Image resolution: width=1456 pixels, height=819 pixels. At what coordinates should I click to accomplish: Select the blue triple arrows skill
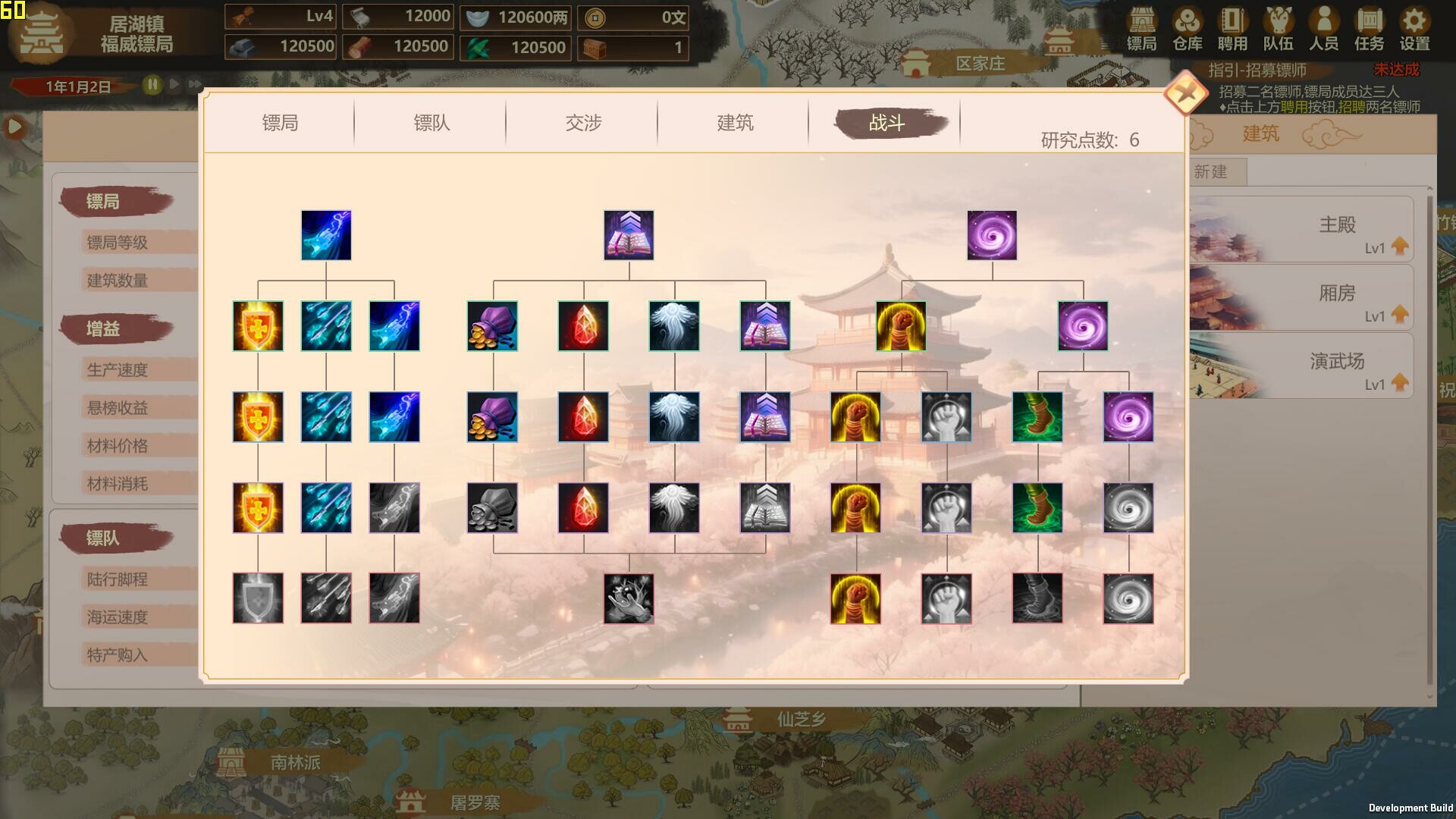(x=326, y=327)
